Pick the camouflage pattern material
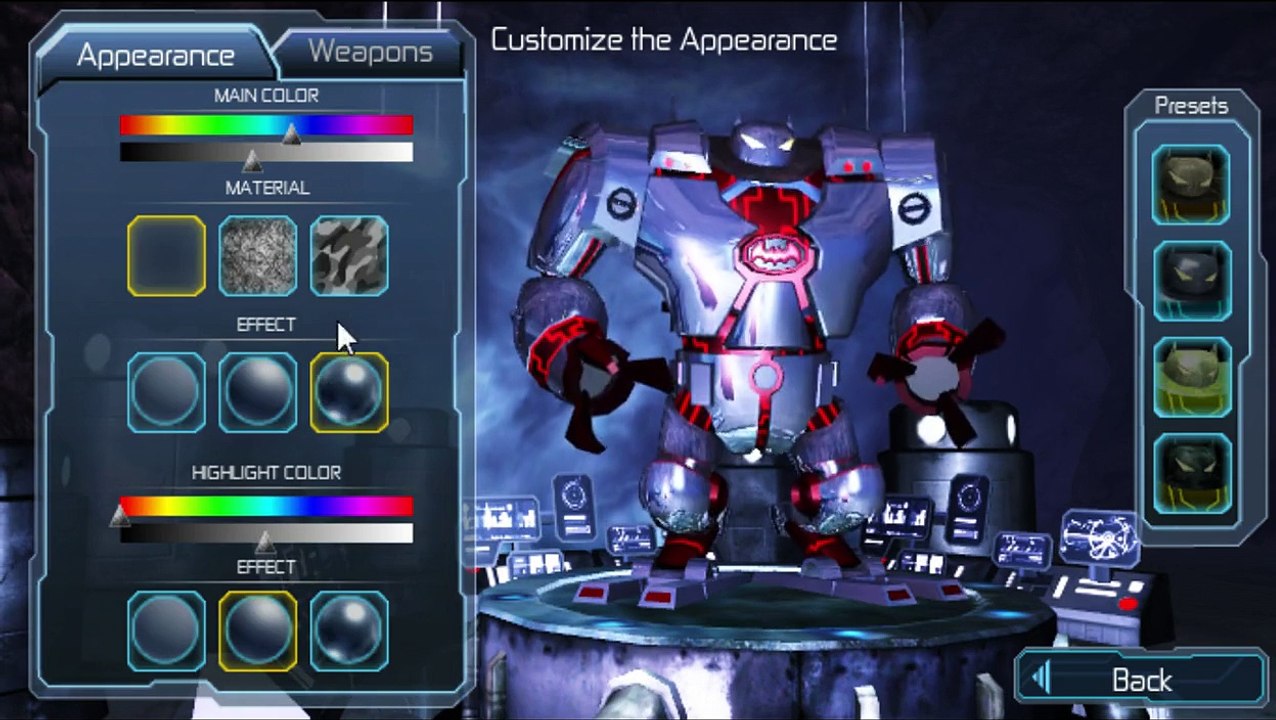Image resolution: width=1276 pixels, height=720 pixels. coord(349,256)
